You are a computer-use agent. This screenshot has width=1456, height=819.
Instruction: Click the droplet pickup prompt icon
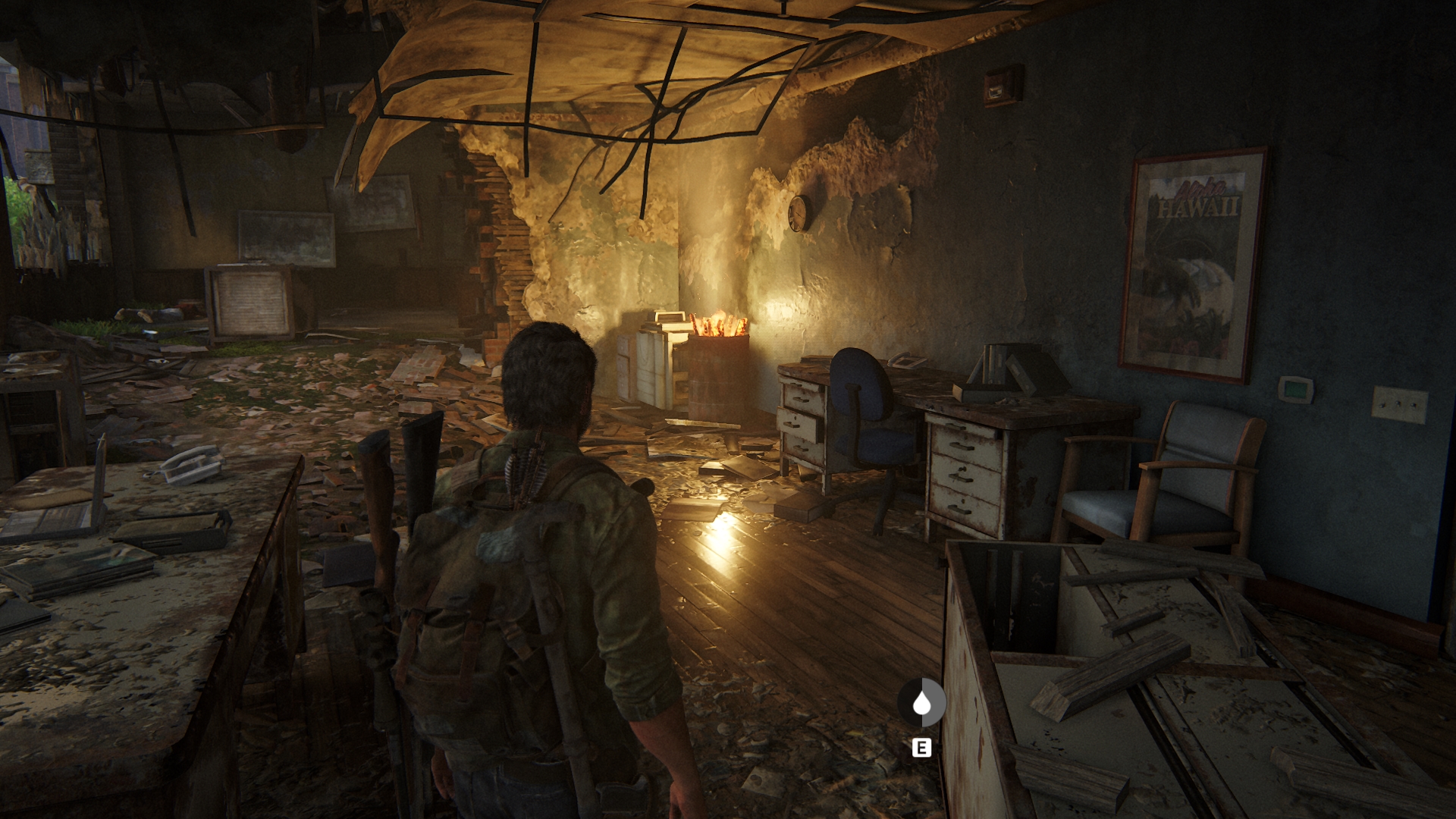[921, 703]
